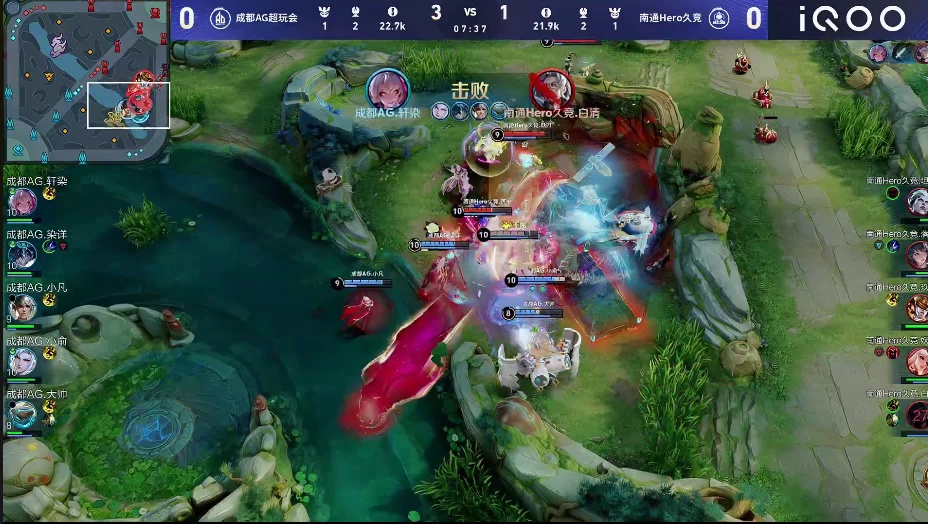Click the minimap in the corner
Image resolution: width=928 pixels, height=524 pixels.
point(85,82)
